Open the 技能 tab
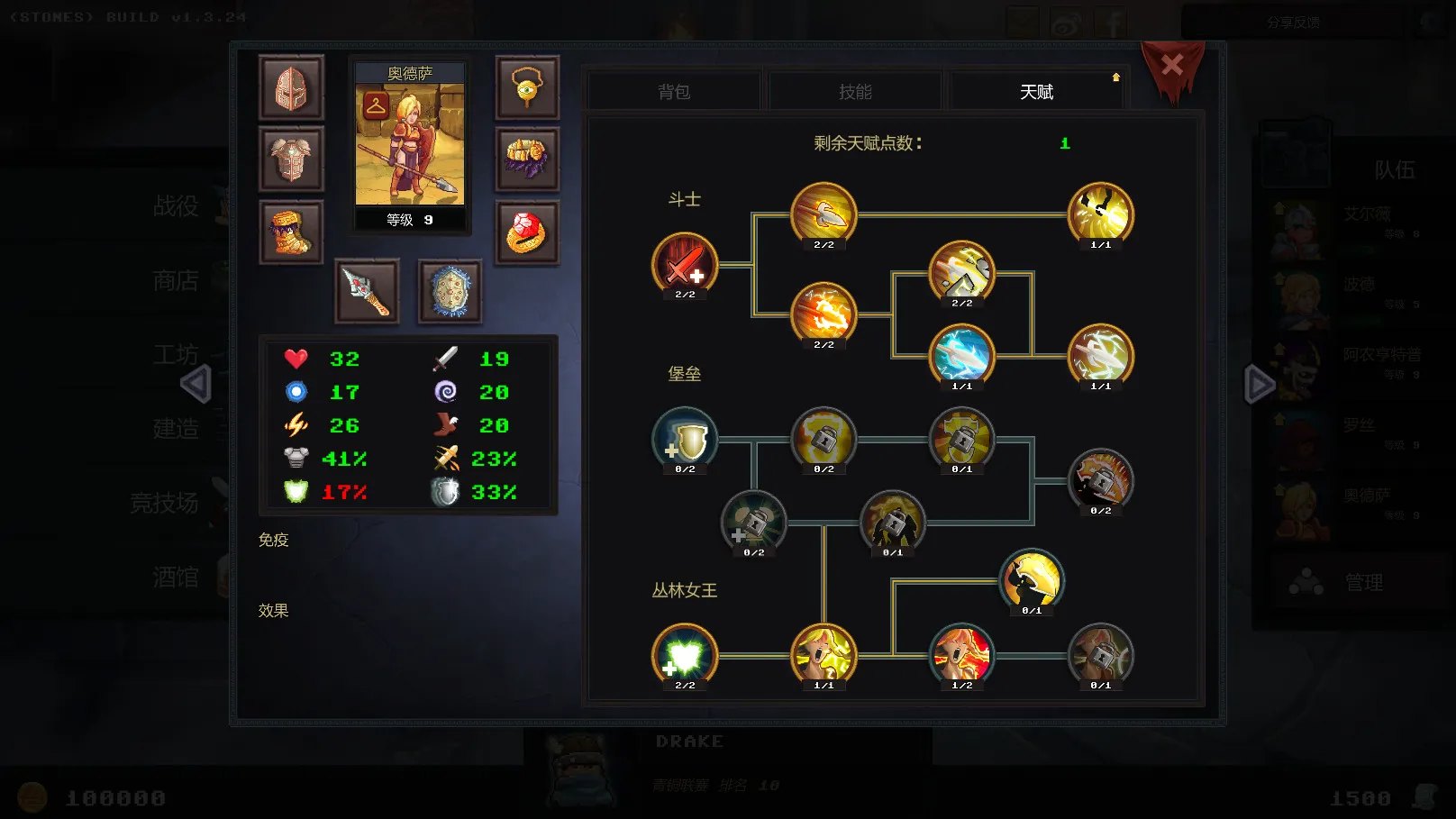The image size is (1456, 819). coord(853,90)
